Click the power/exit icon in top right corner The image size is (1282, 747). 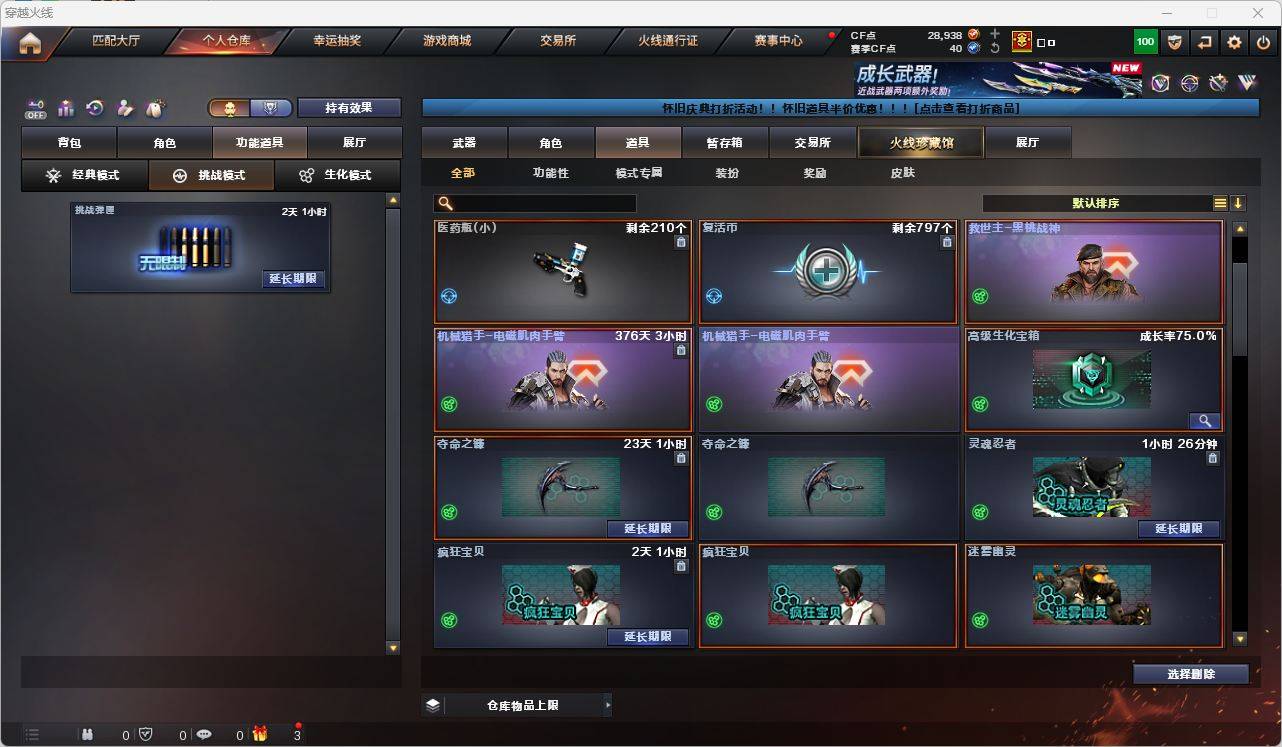point(1262,41)
